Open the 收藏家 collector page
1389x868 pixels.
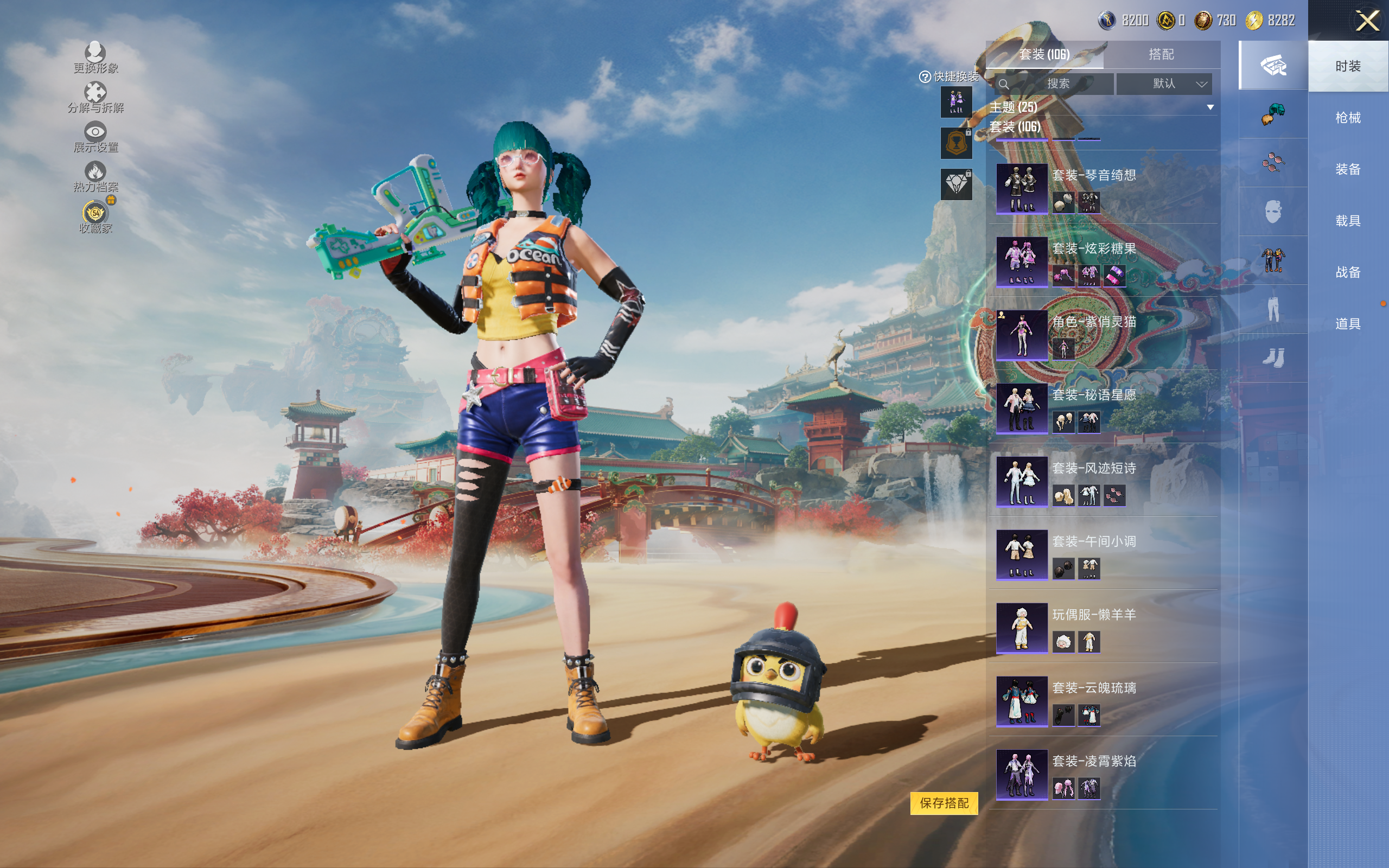[95, 217]
